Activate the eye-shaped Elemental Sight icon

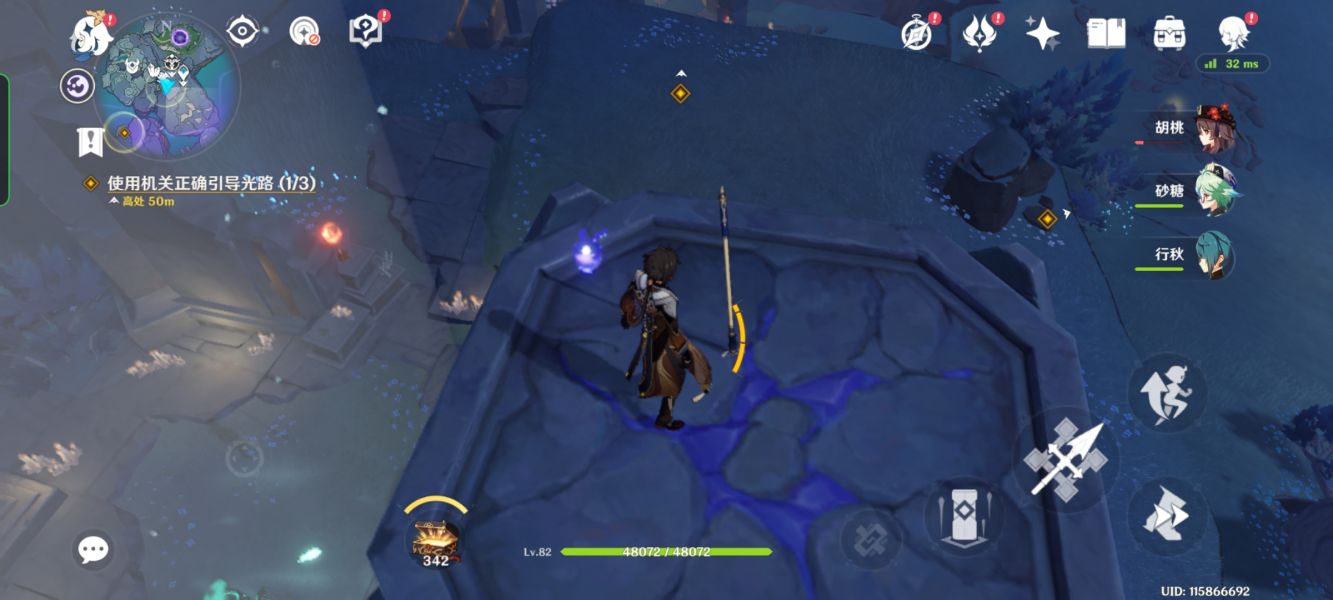[x=242, y=31]
